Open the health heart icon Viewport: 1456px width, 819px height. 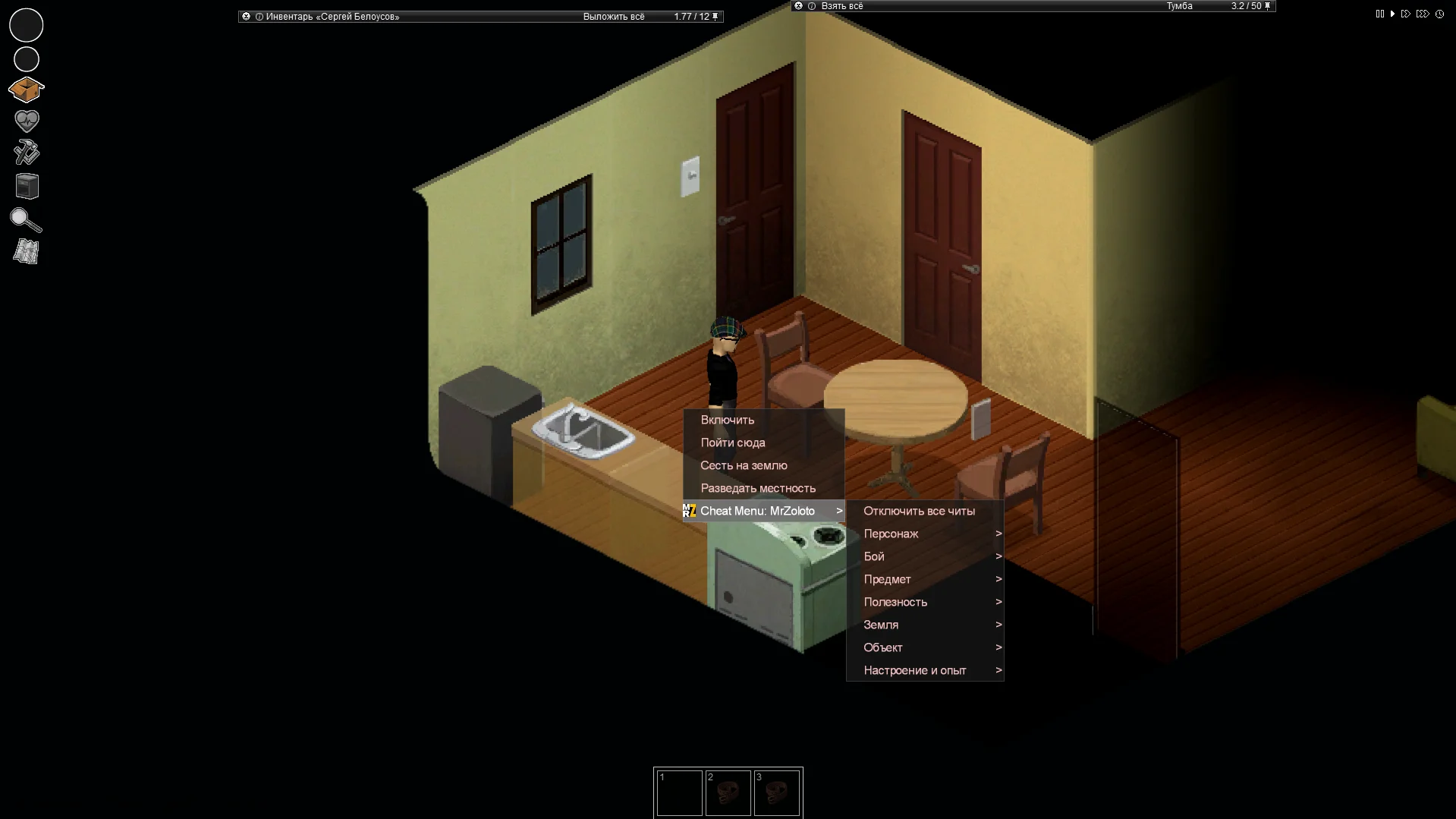[x=26, y=120]
